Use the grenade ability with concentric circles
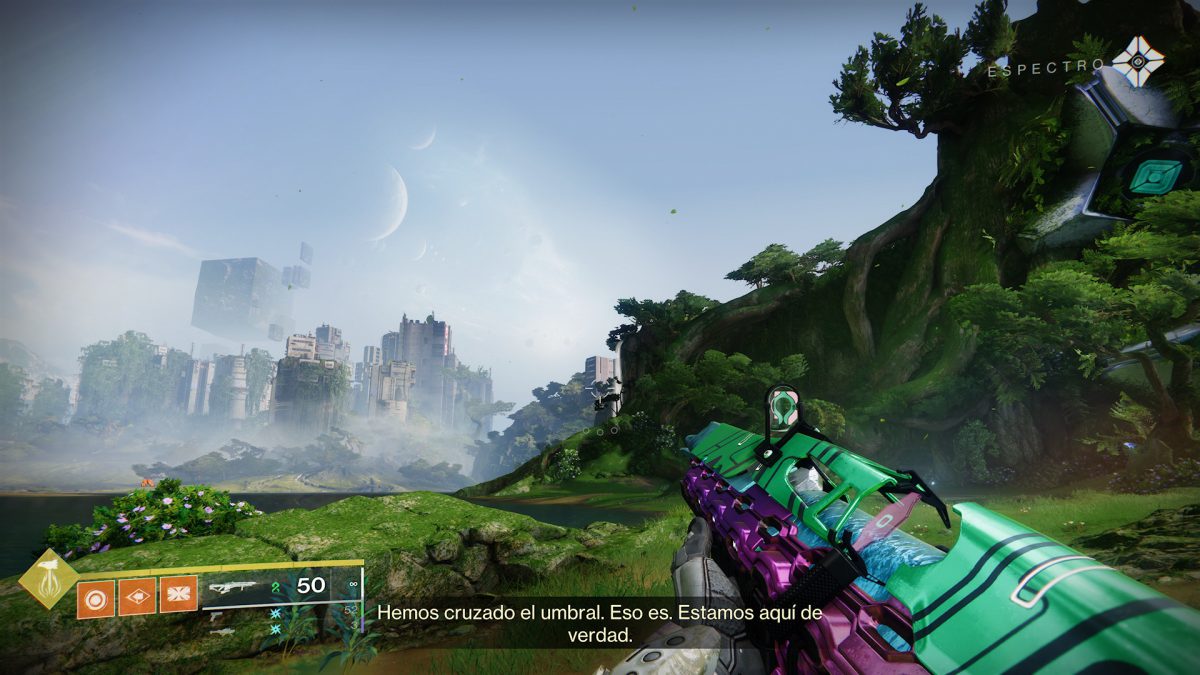The image size is (1200, 675). 96,597
